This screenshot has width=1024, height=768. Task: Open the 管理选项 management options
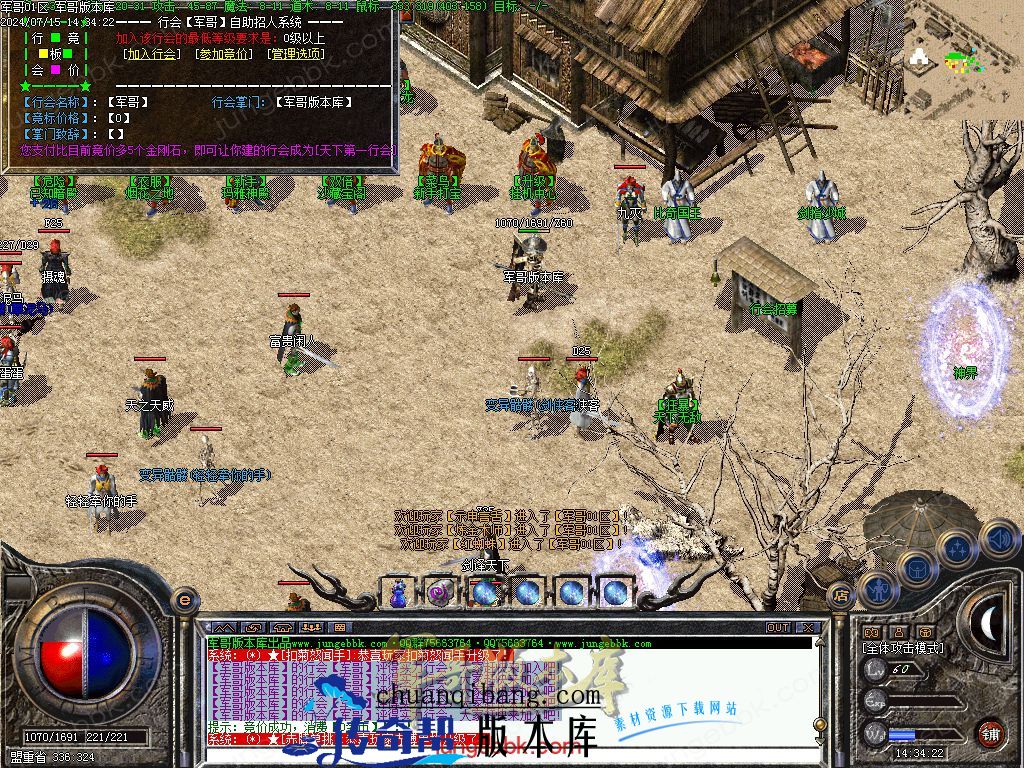297,54
